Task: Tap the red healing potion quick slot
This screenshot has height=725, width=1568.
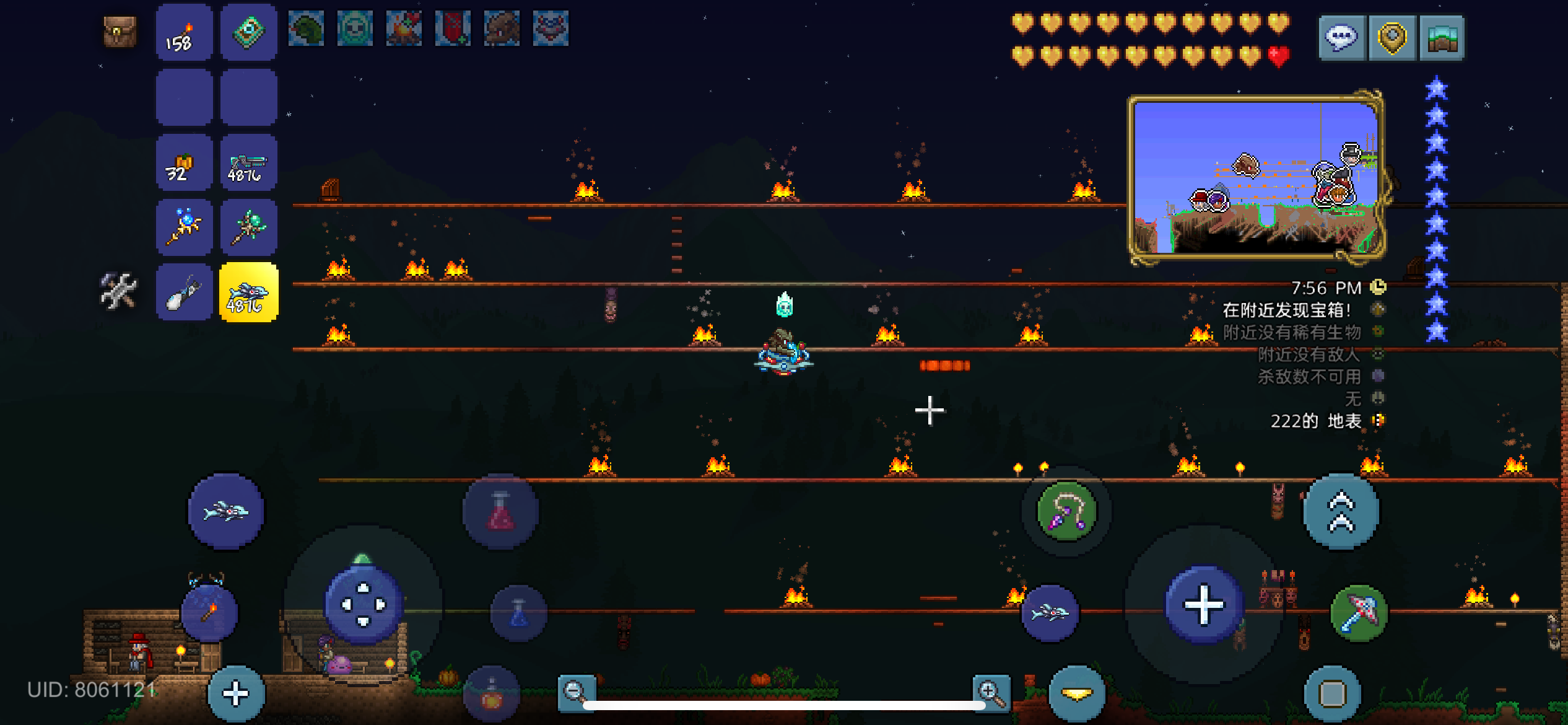Action: [x=499, y=512]
